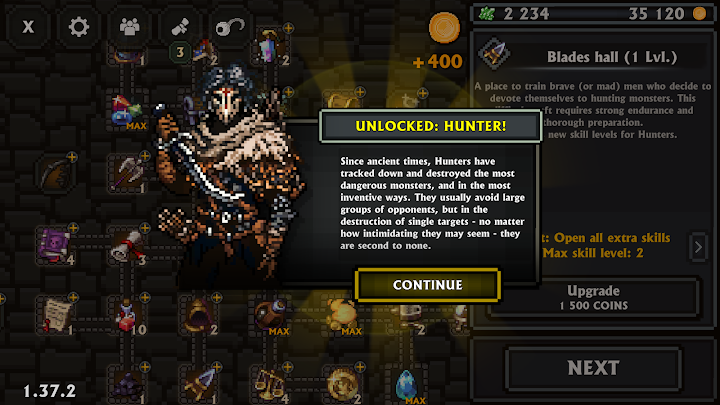Select the golden scales upgrade node
The height and width of the screenshot is (405, 720).
270,383
